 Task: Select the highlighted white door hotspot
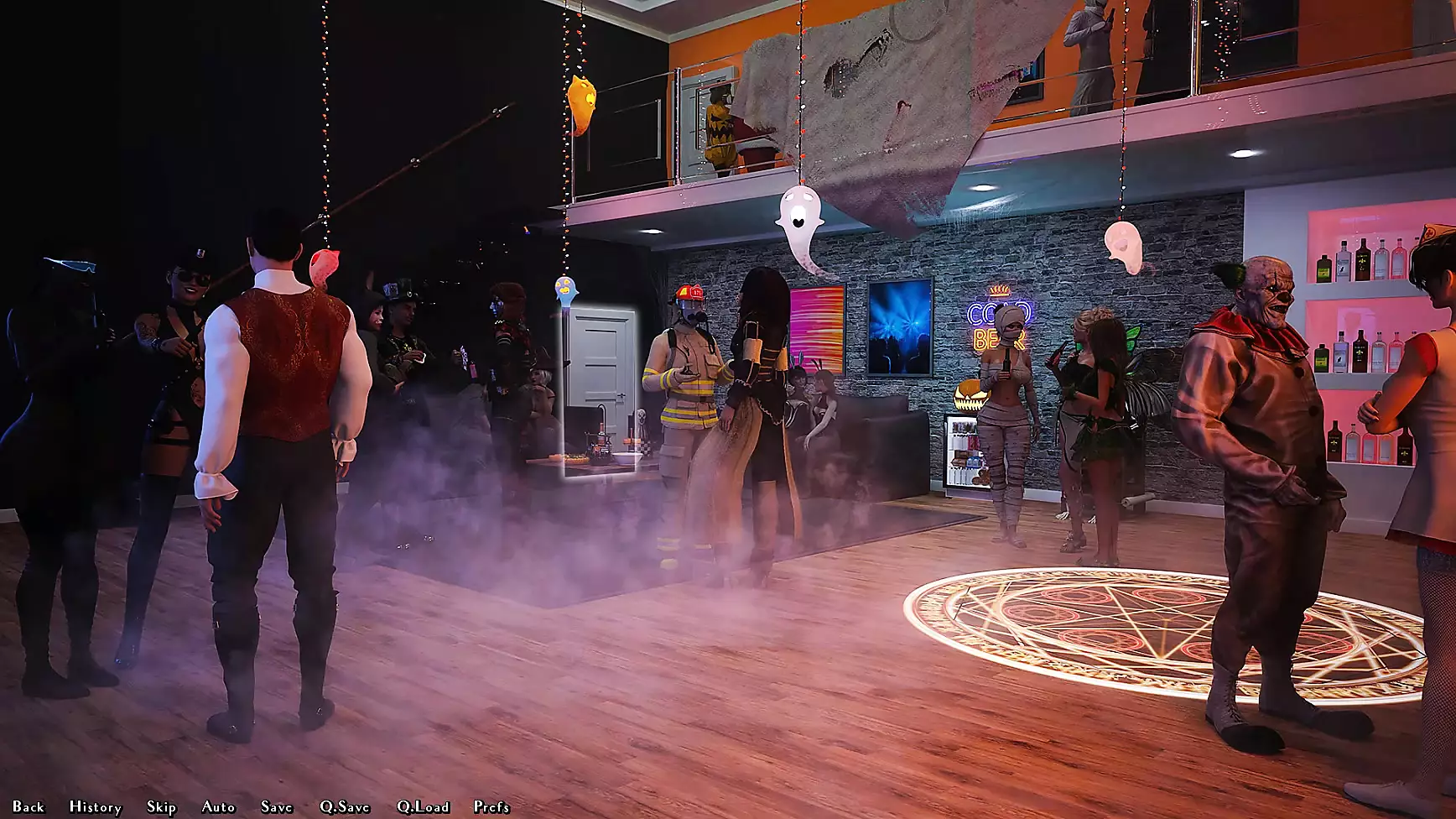601,391
